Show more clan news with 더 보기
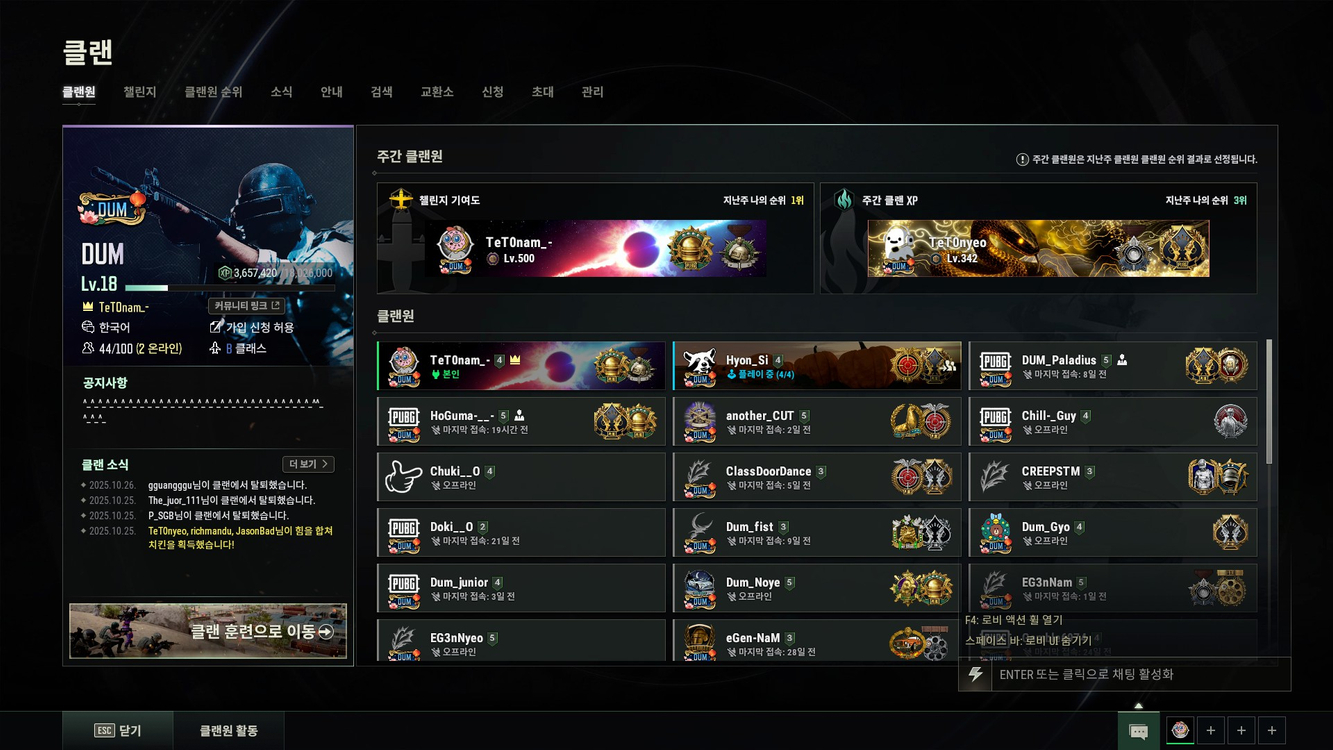The image size is (1333, 750). tap(309, 464)
